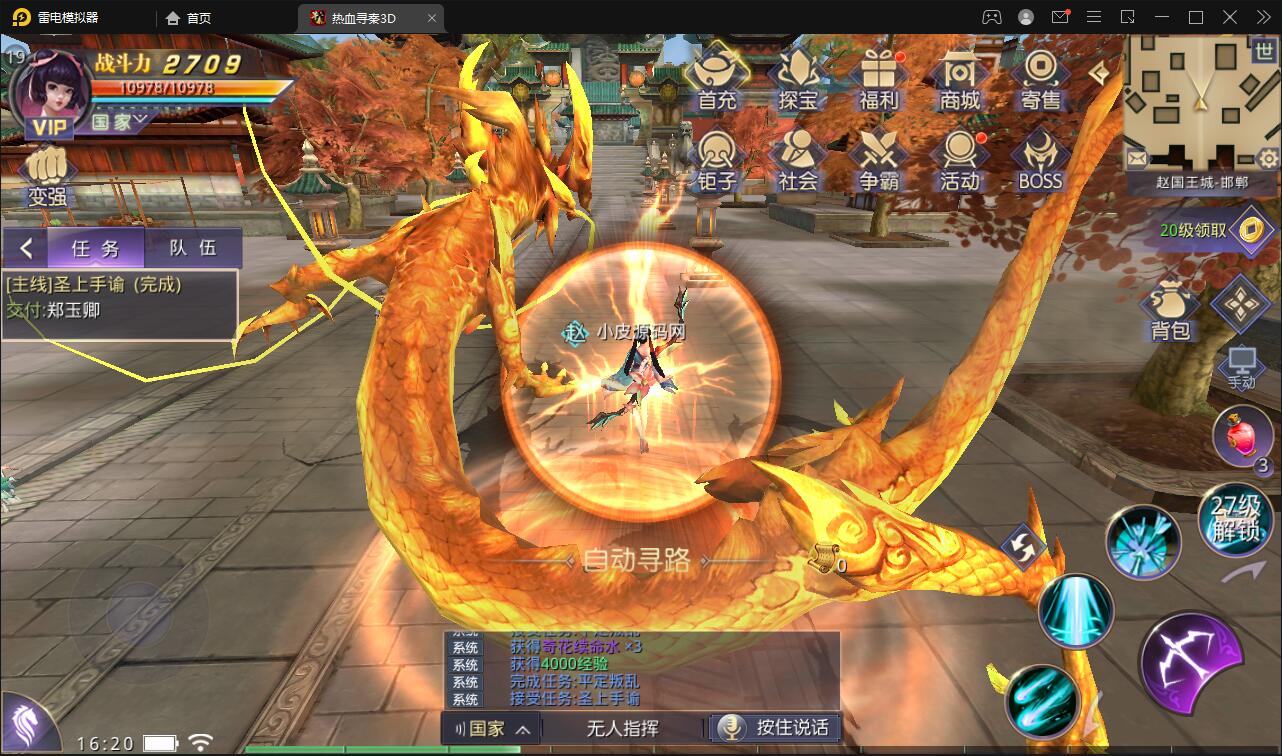The height and width of the screenshot is (756, 1282).
Task: Toggle the 手动 manual combat mode
Action: (1241, 367)
